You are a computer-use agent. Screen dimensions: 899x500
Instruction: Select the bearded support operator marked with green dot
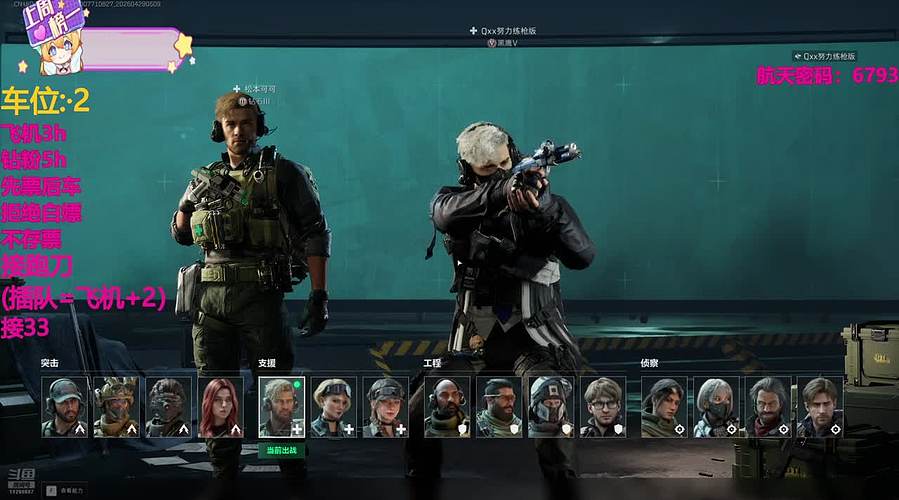click(x=281, y=407)
